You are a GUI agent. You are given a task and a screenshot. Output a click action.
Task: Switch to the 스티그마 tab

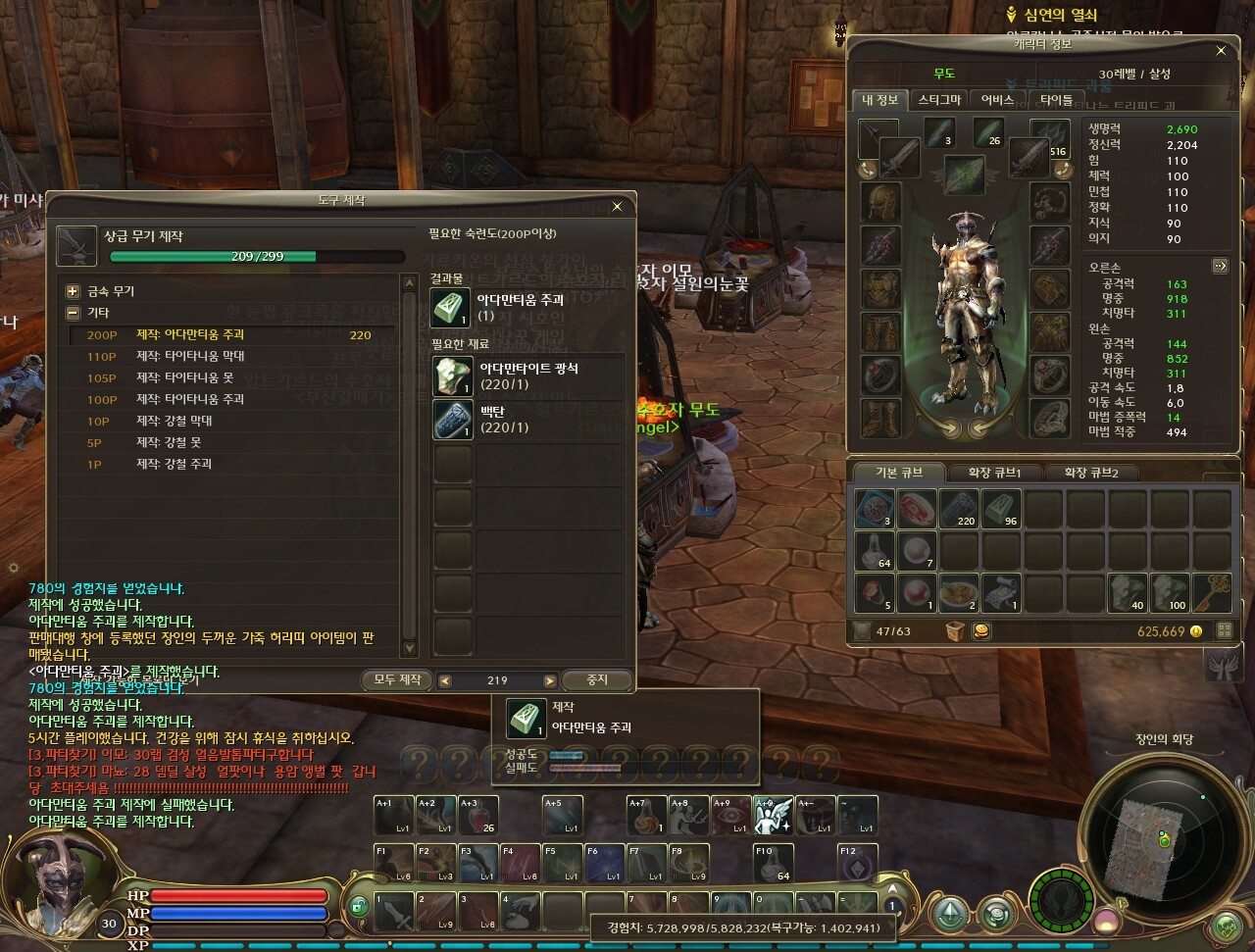[939, 100]
